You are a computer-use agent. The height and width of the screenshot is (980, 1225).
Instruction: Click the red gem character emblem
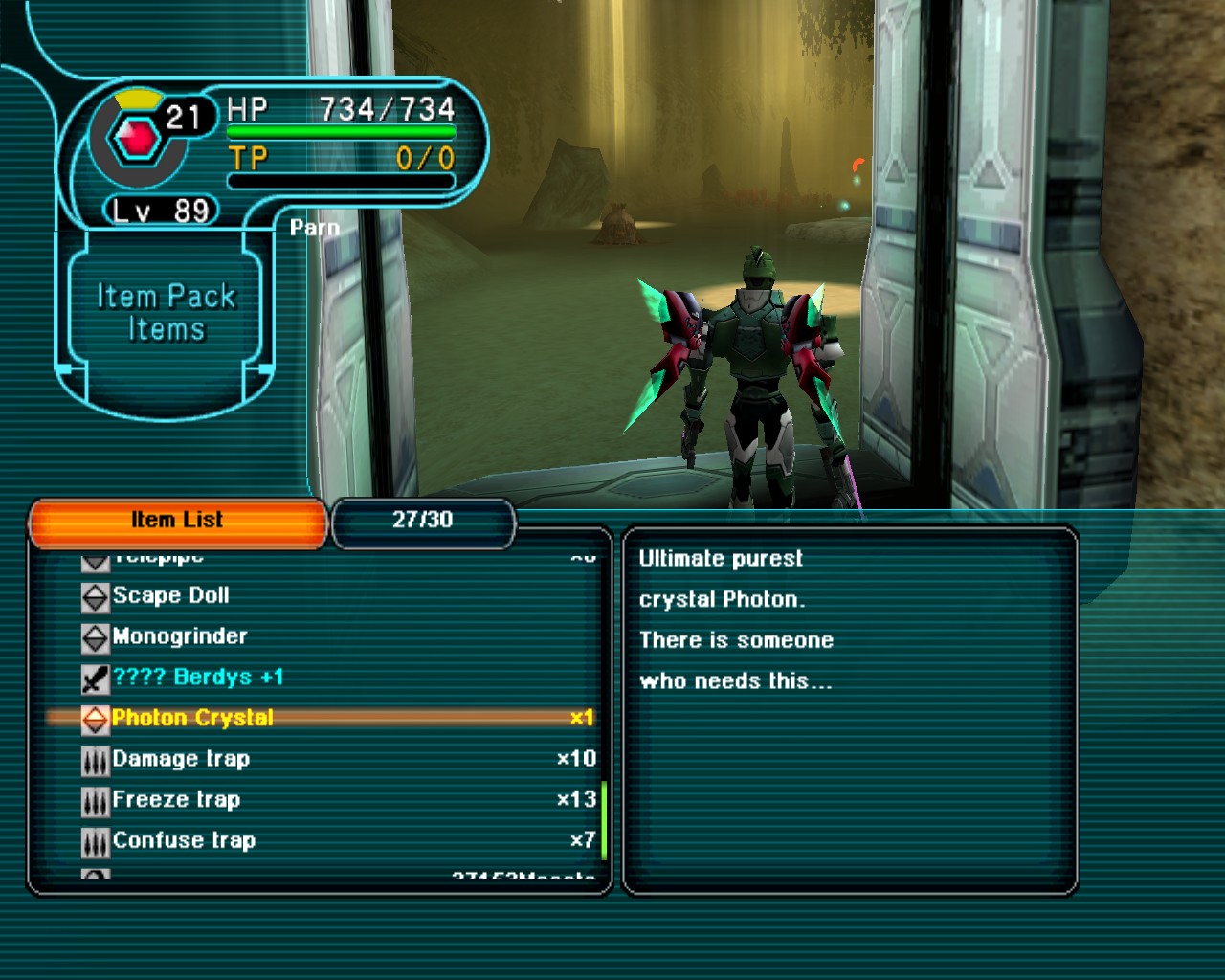(137, 134)
